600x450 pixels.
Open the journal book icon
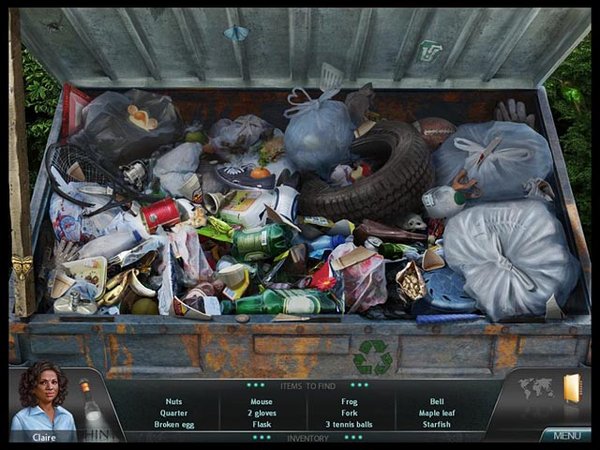[x=572, y=388]
